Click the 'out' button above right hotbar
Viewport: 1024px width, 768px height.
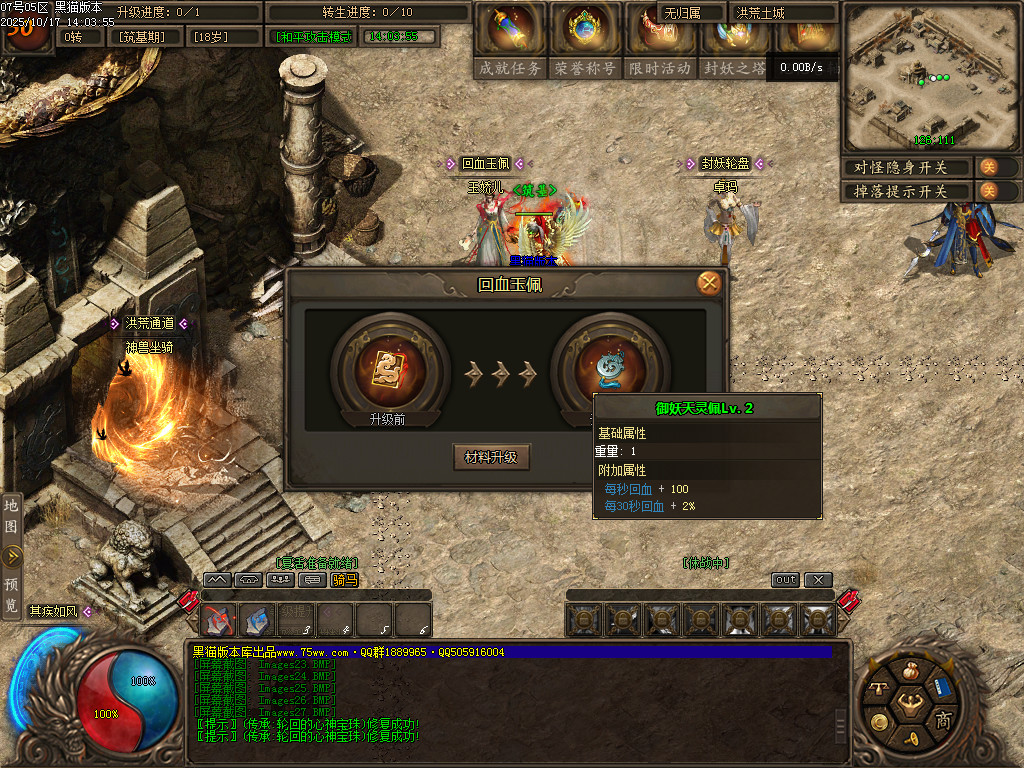[786, 580]
